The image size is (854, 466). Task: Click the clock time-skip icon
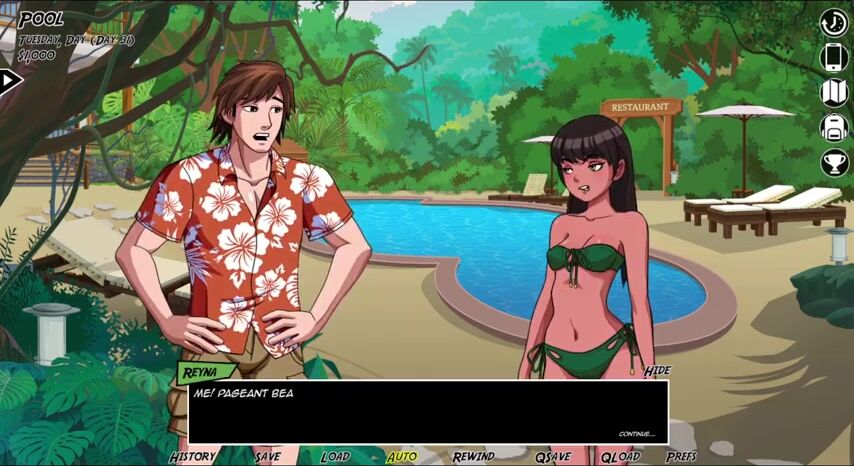[x=834, y=23]
